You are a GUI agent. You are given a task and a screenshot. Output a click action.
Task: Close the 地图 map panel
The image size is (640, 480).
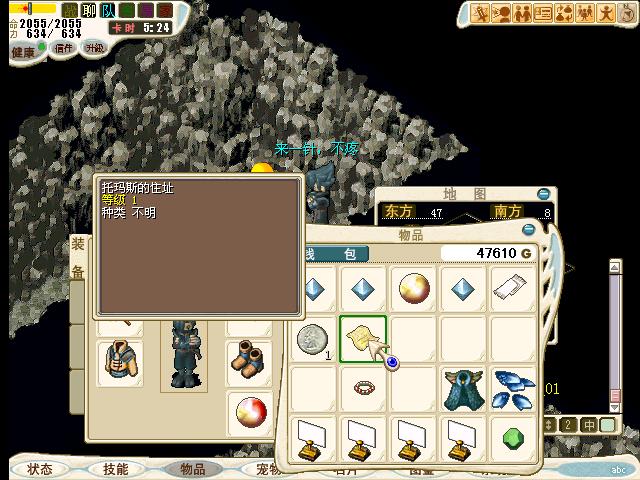pos(543,194)
